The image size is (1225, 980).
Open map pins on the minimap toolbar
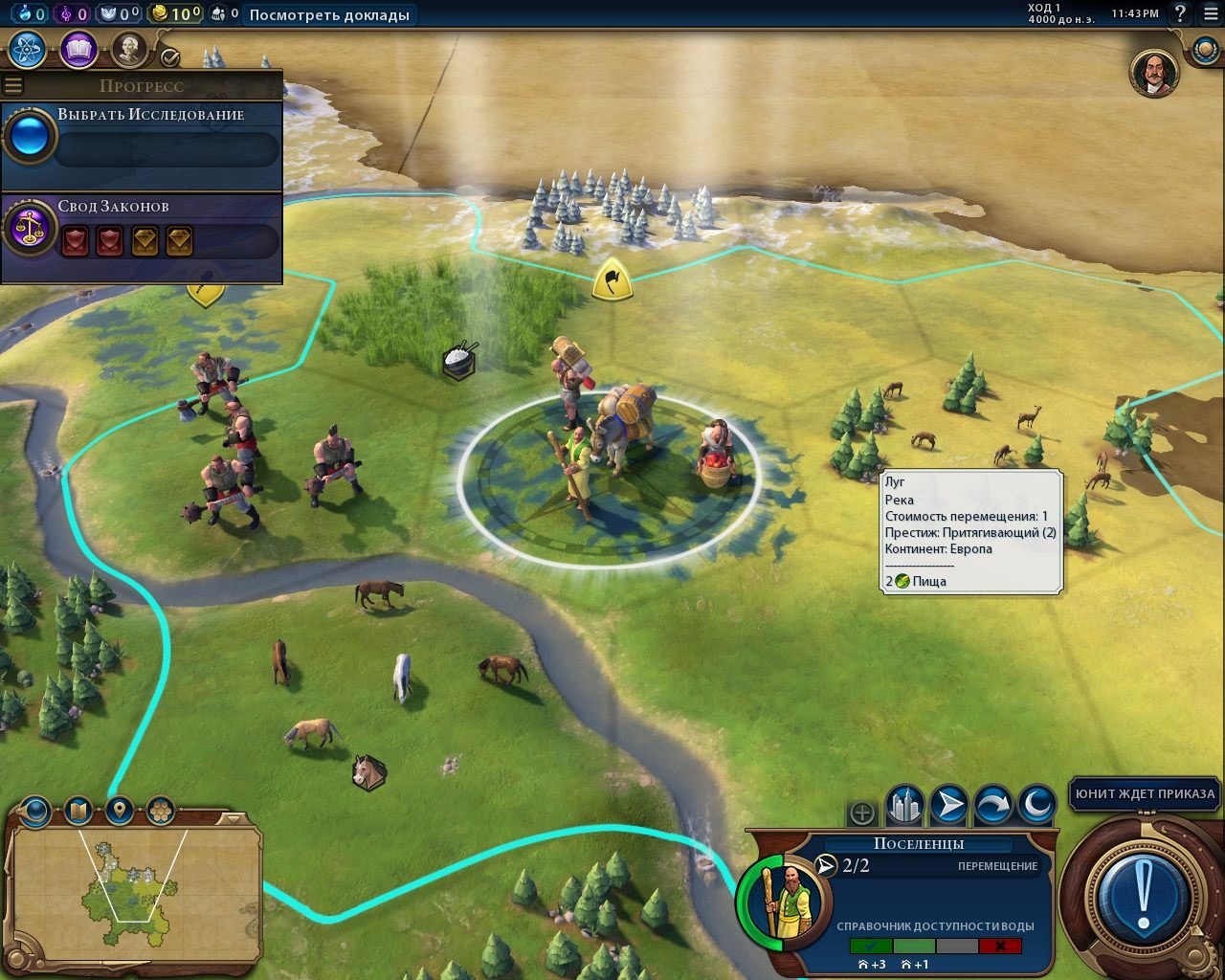tap(117, 811)
